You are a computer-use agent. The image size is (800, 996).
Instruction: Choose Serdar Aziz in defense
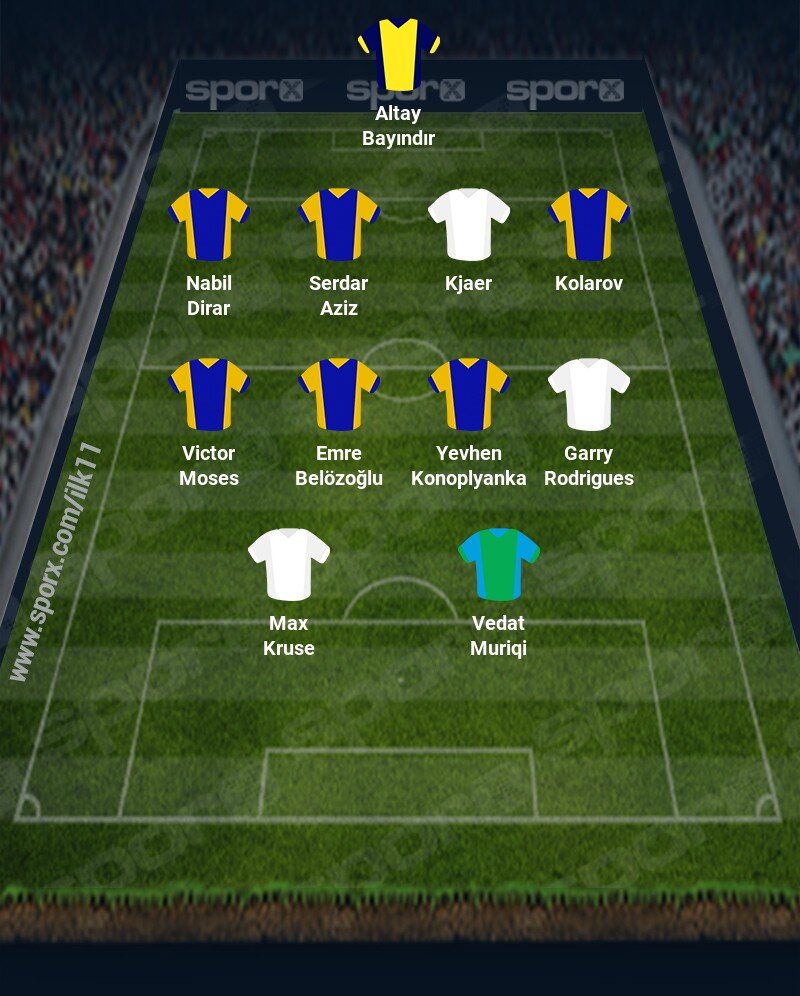click(x=339, y=224)
